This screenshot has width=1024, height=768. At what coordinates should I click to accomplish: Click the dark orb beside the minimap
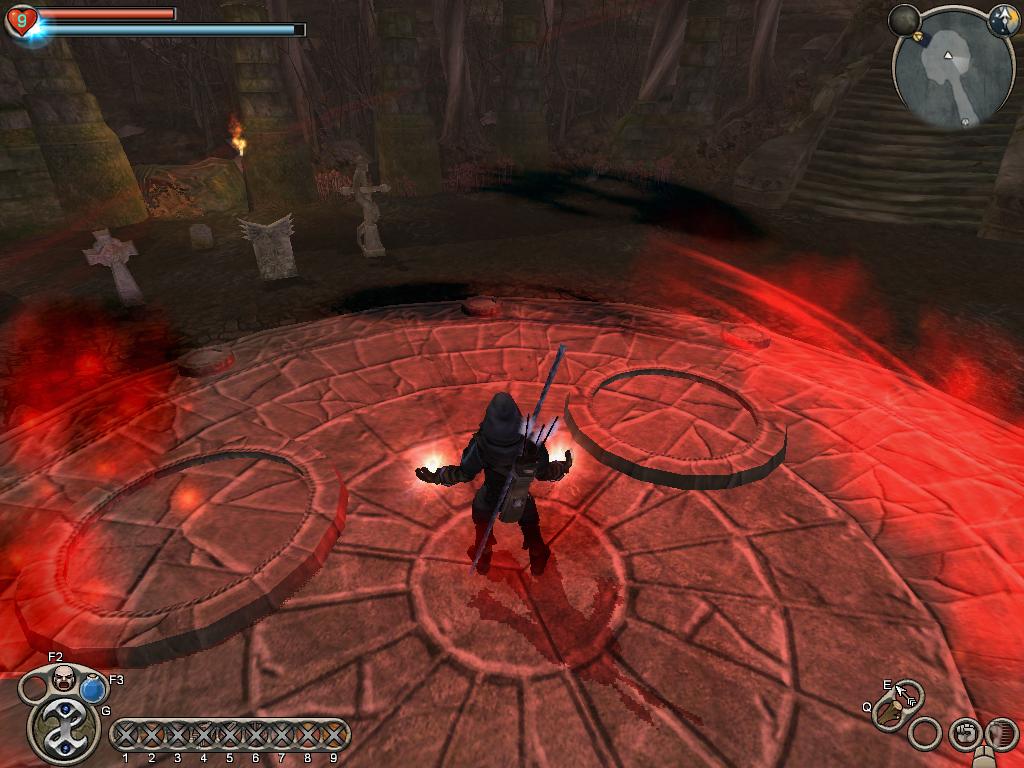(904, 20)
